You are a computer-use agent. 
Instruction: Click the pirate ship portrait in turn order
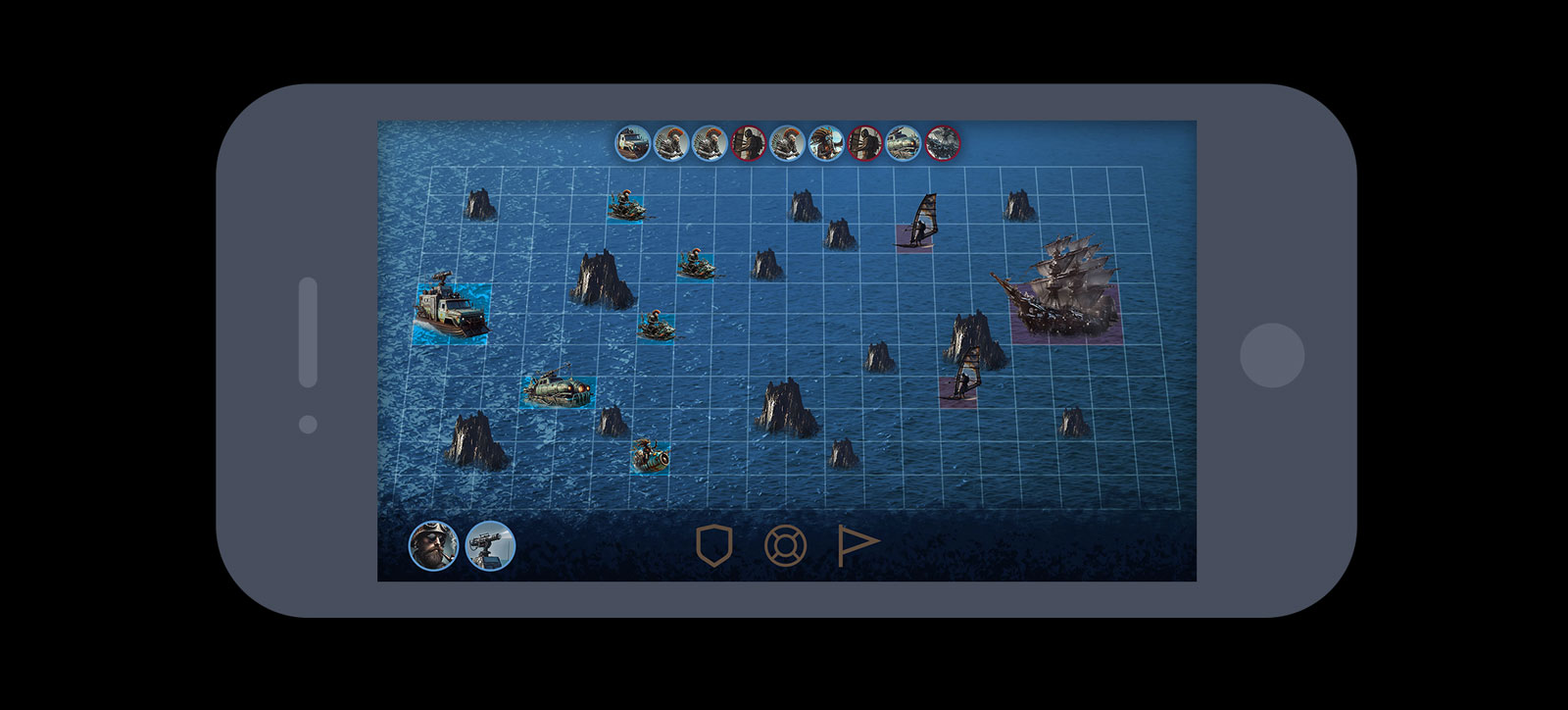coord(943,143)
